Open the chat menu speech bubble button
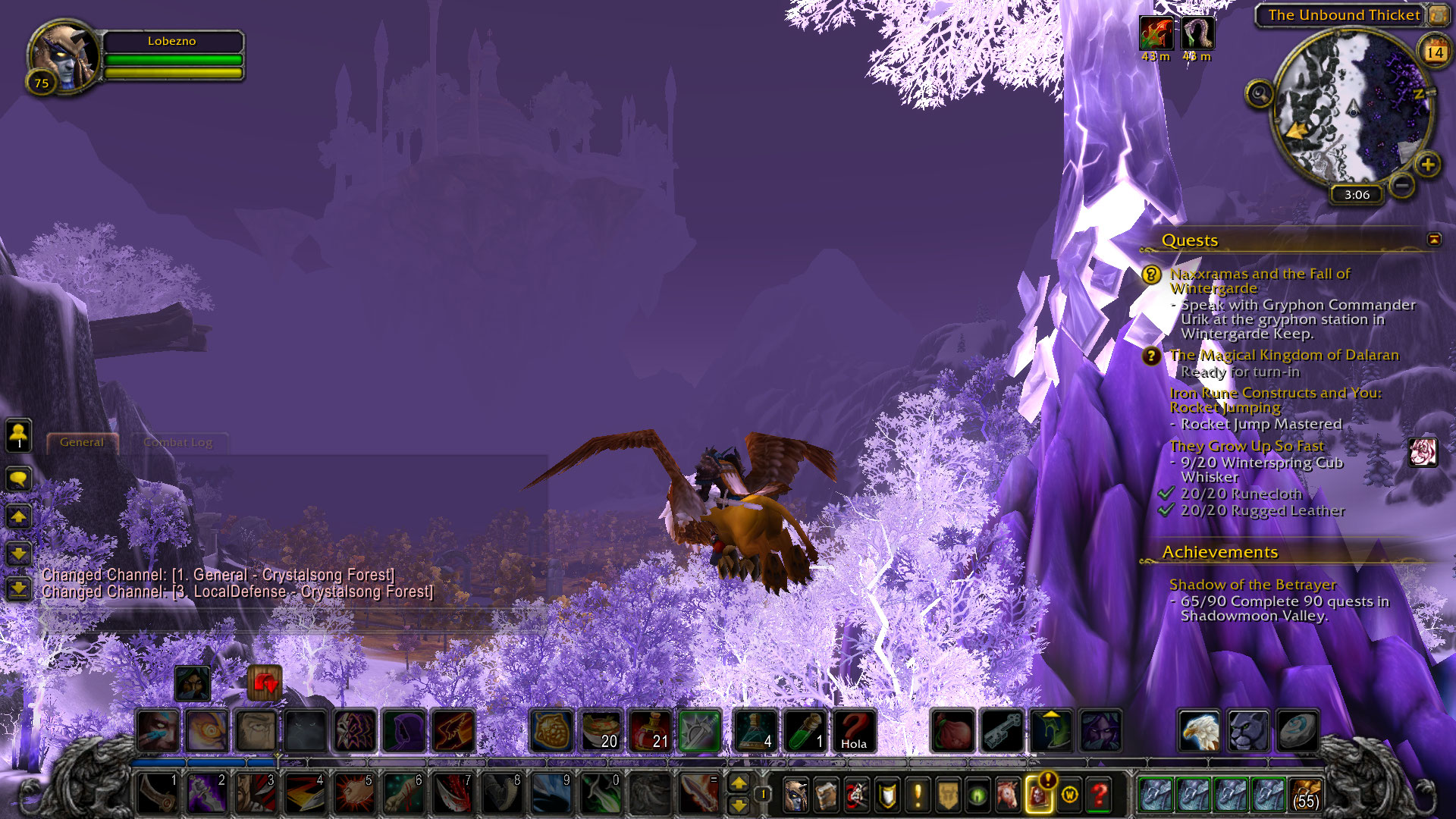The height and width of the screenshot is (819, 1456). [x=18, y=479]
